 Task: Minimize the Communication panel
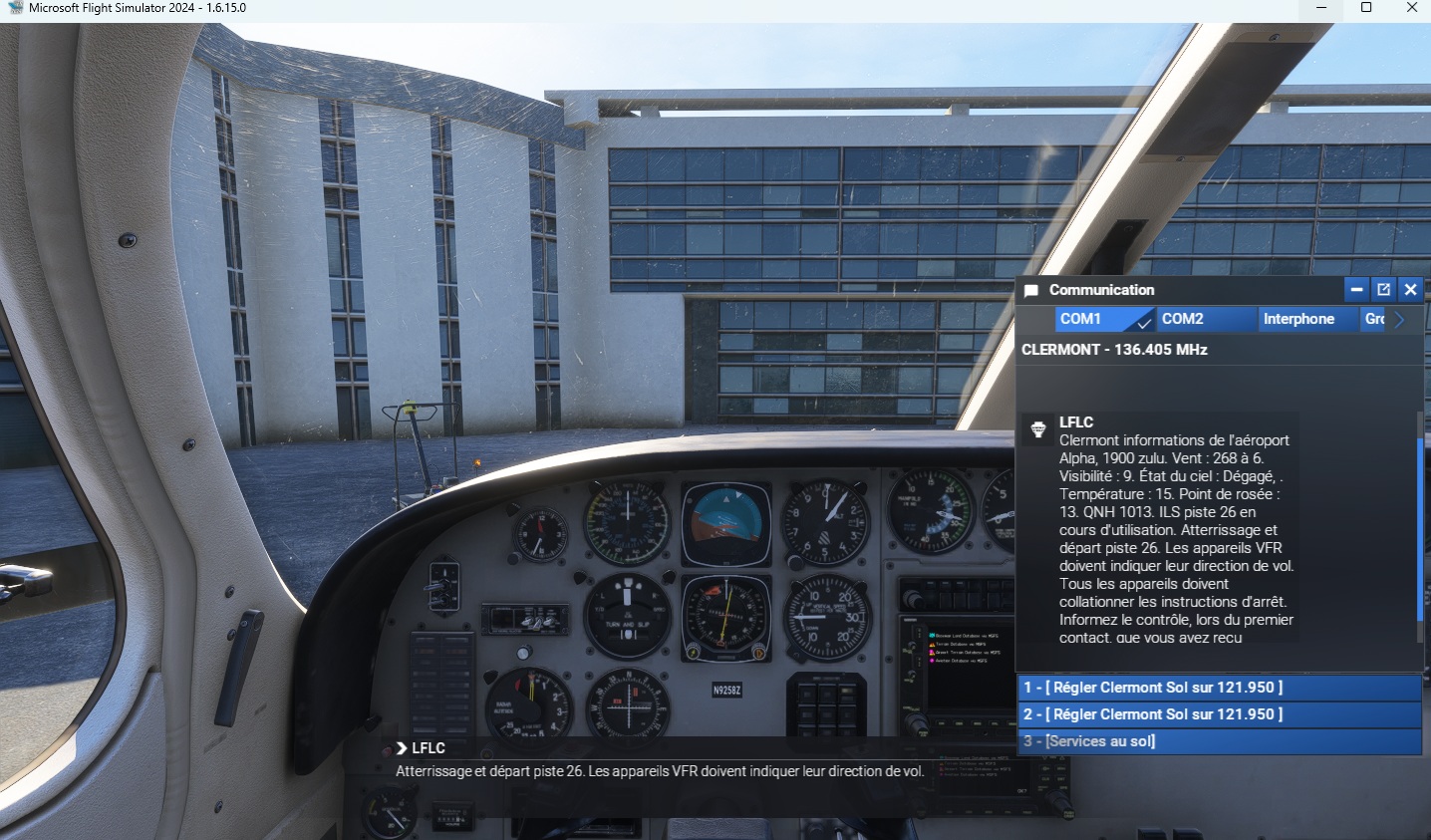[1355, 290]
